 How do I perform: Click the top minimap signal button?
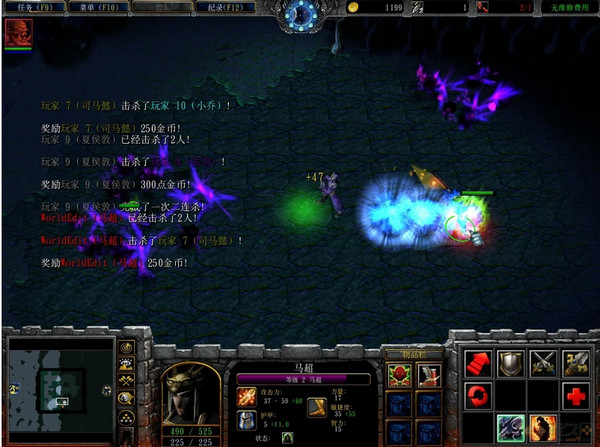[127, 348]
